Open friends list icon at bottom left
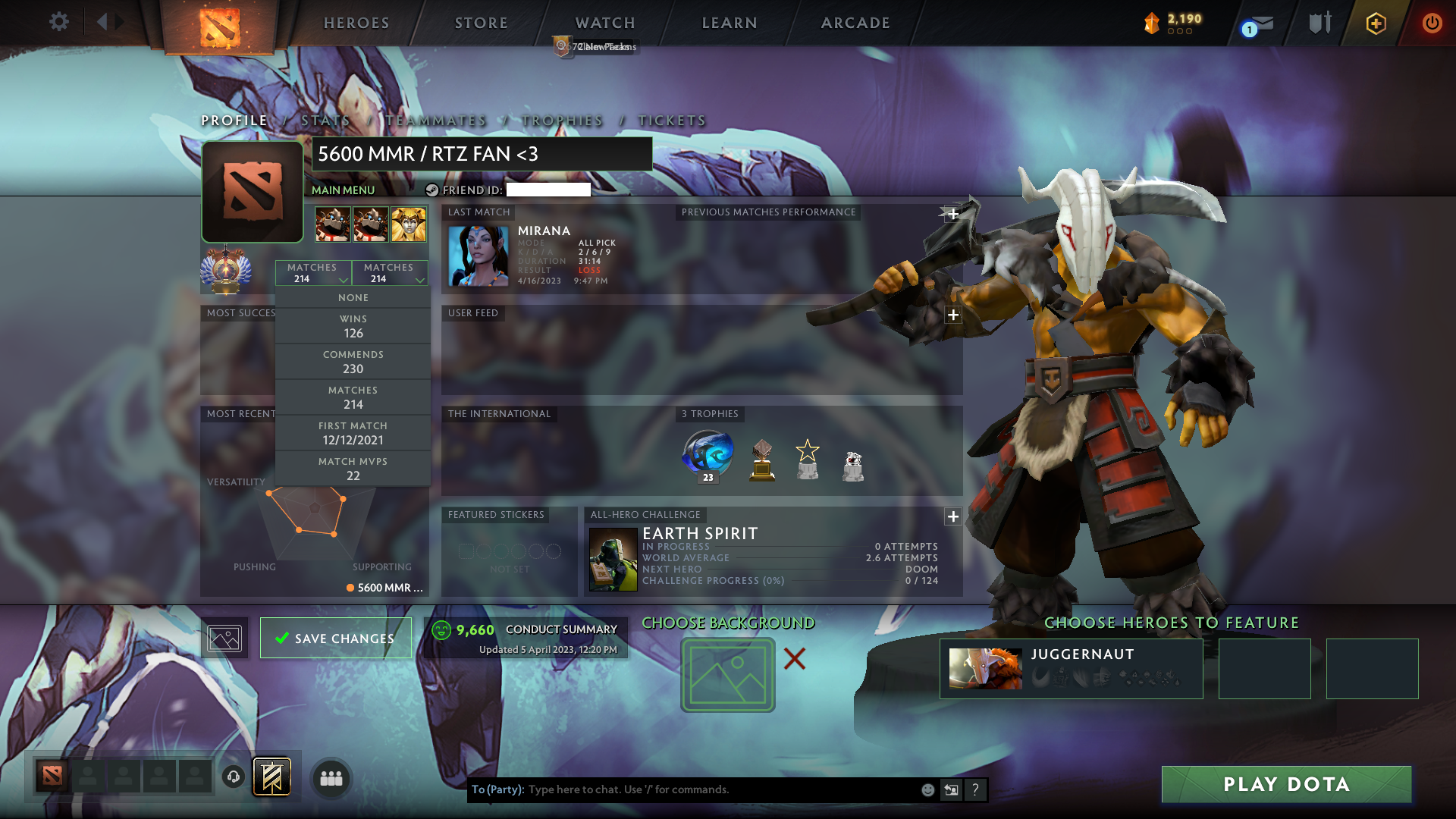The image size is (1456, 819). click(x=331, y=777)
